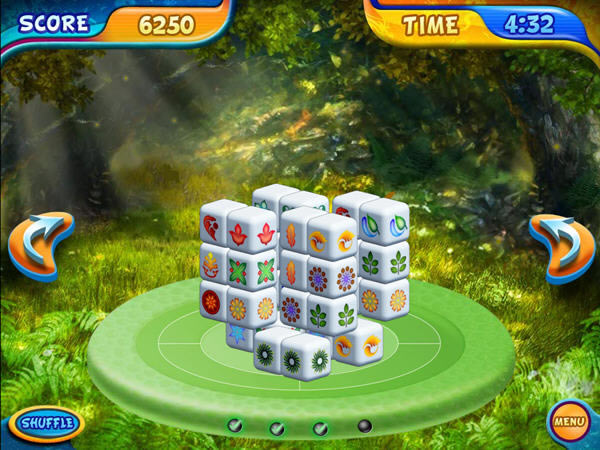Viewport: 600px width, 450px height.
Task: Open the Menu
Action: (569, 421)
